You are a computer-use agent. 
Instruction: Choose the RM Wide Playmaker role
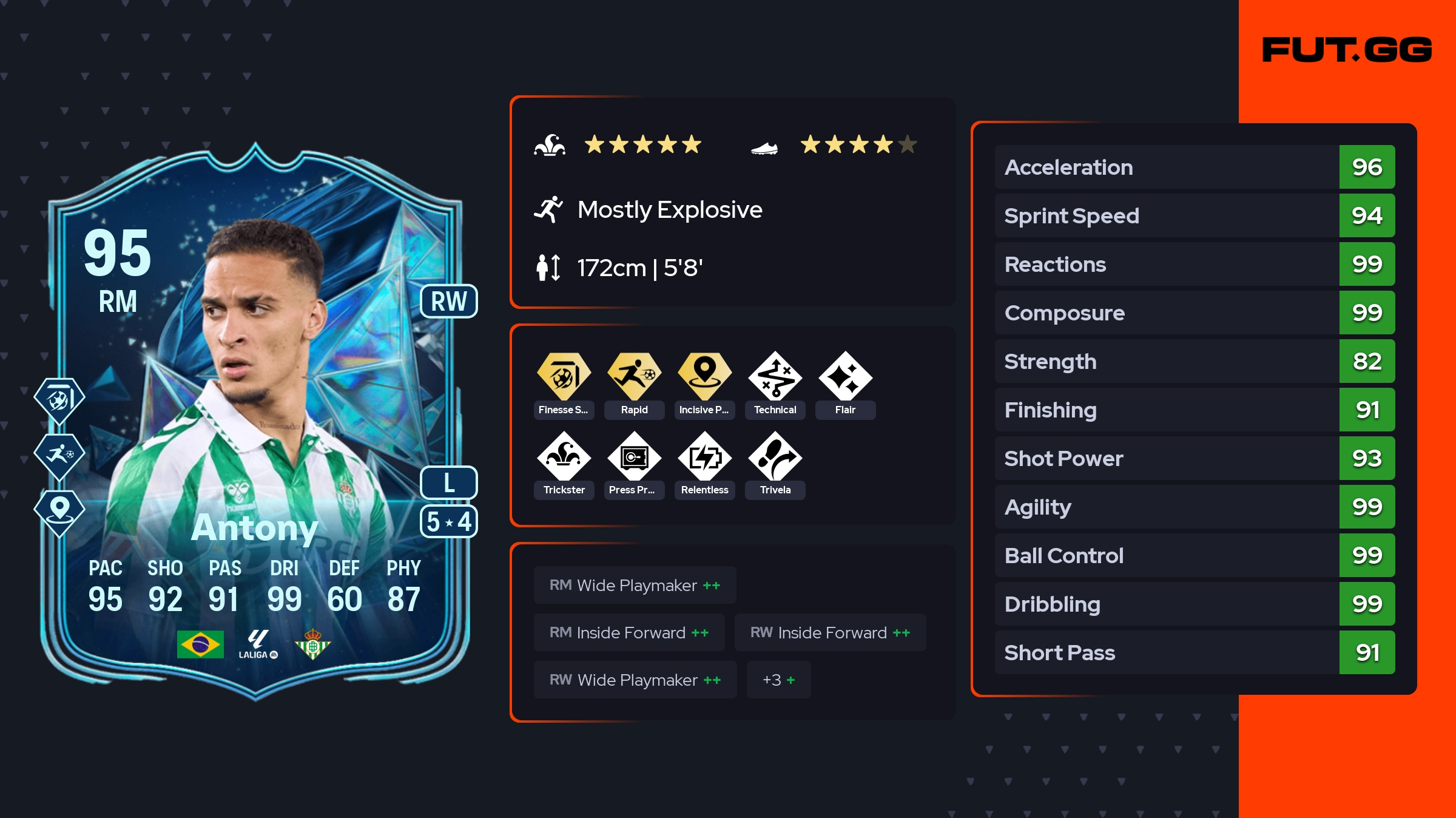click(x=635, y=586)
